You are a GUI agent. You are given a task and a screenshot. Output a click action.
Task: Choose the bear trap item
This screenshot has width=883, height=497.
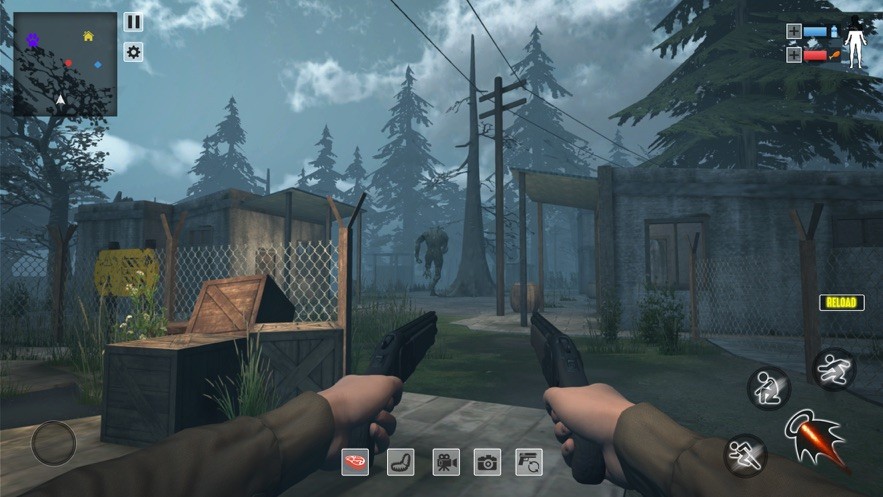[x=400, y=461]
